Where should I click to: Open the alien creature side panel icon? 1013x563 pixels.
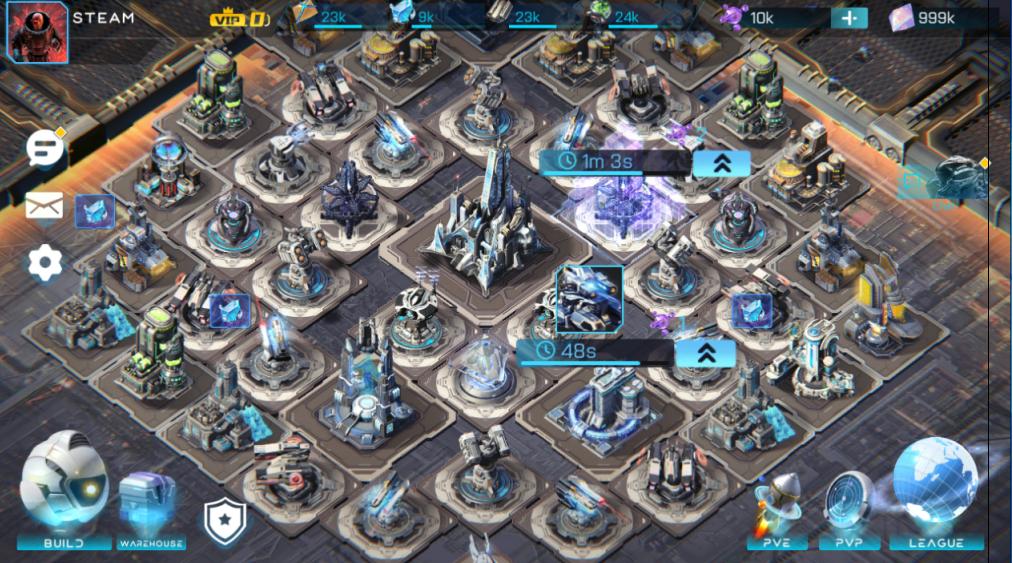tap(960, 178)
